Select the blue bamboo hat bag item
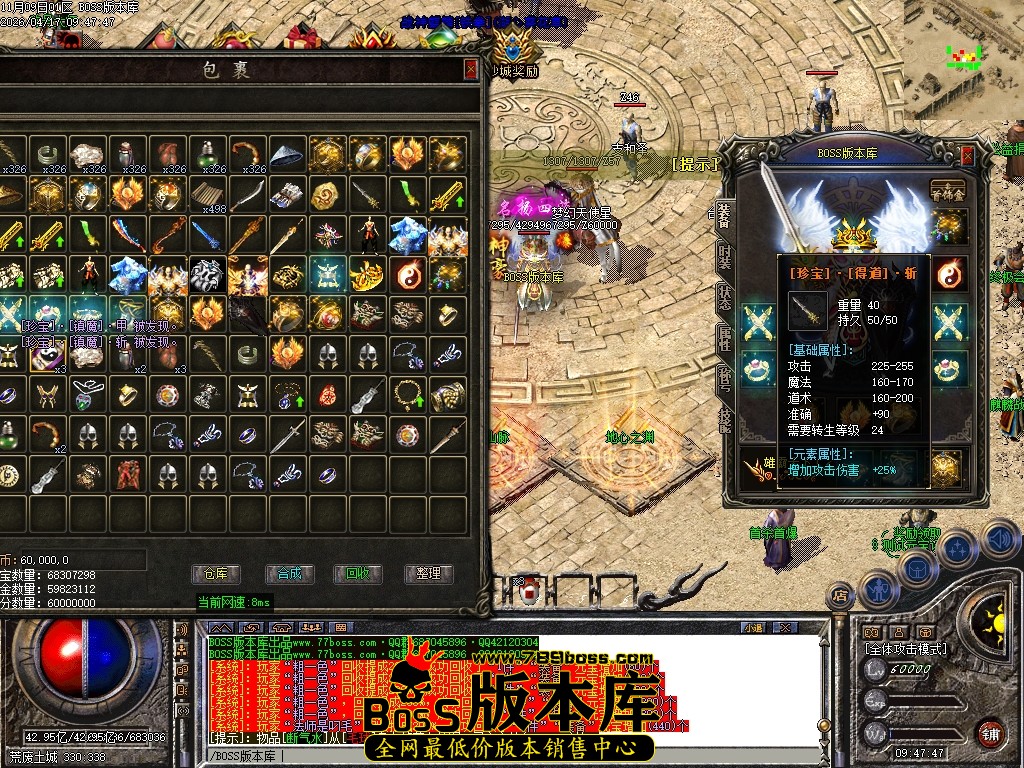This screenshot has height=768, width=1024. (288, 154)
